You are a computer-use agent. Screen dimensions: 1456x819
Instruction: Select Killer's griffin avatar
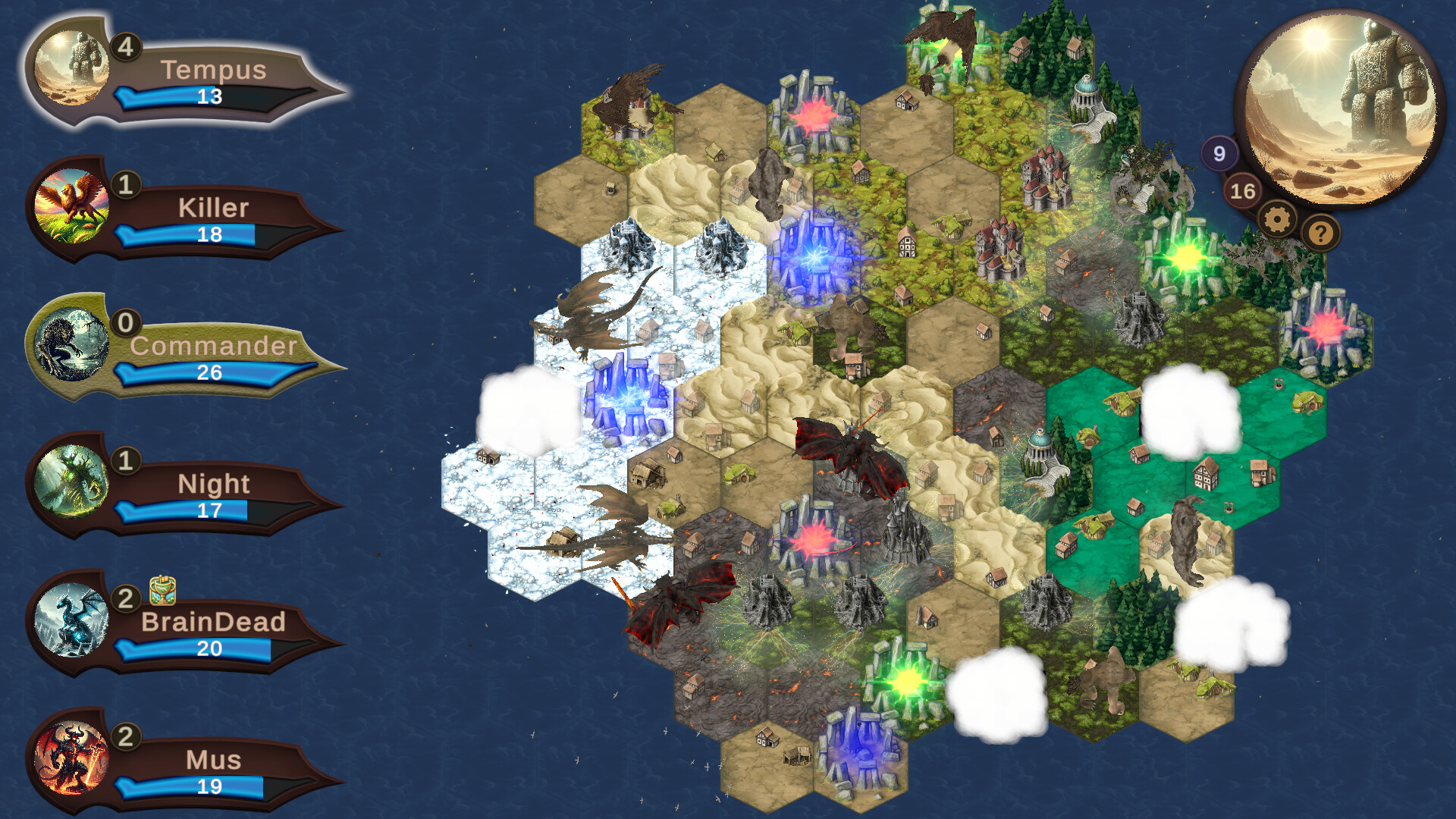pyautogui.click(x=74, y=205)
